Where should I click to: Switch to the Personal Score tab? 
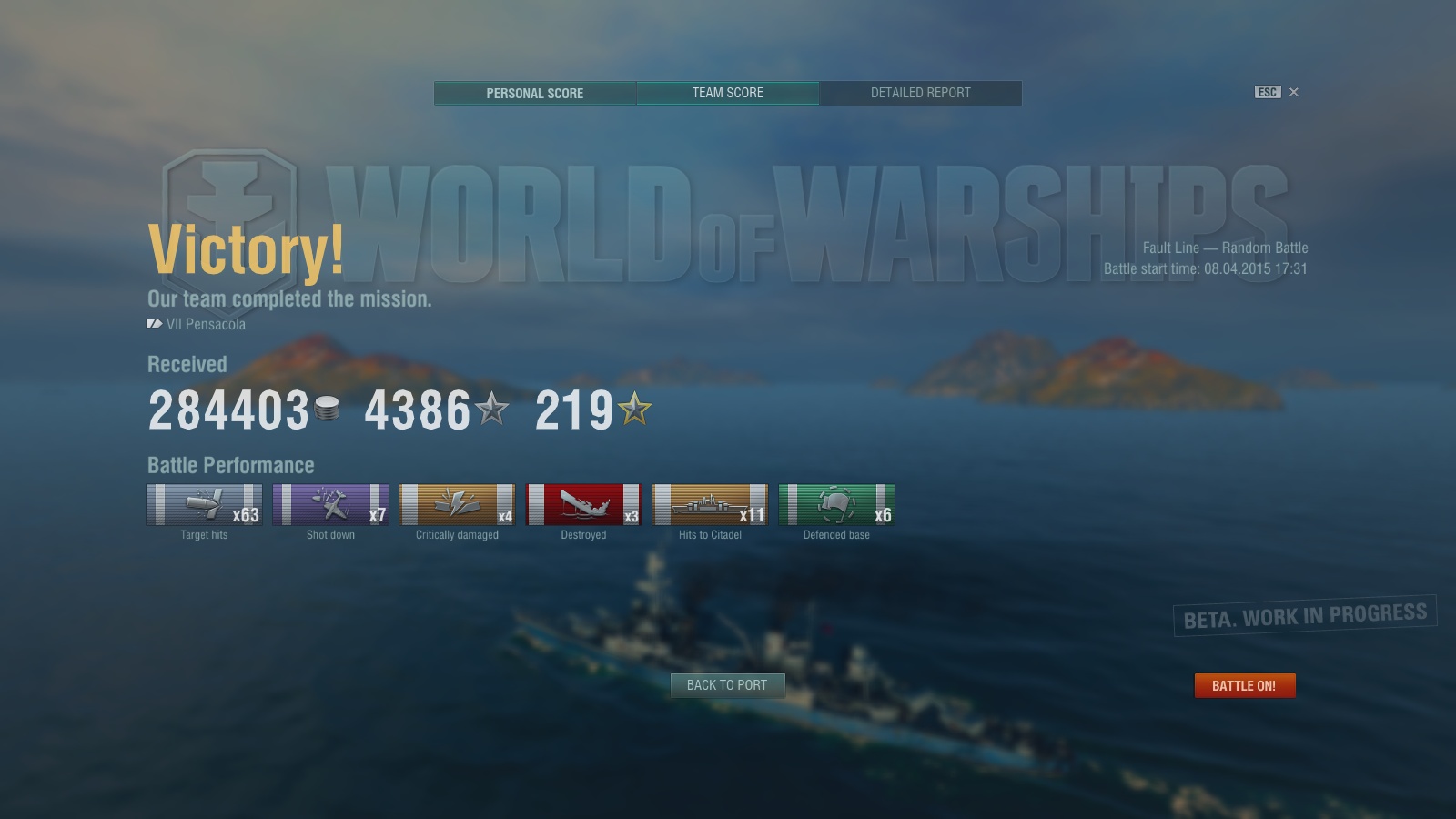click(x=534, y=93)
